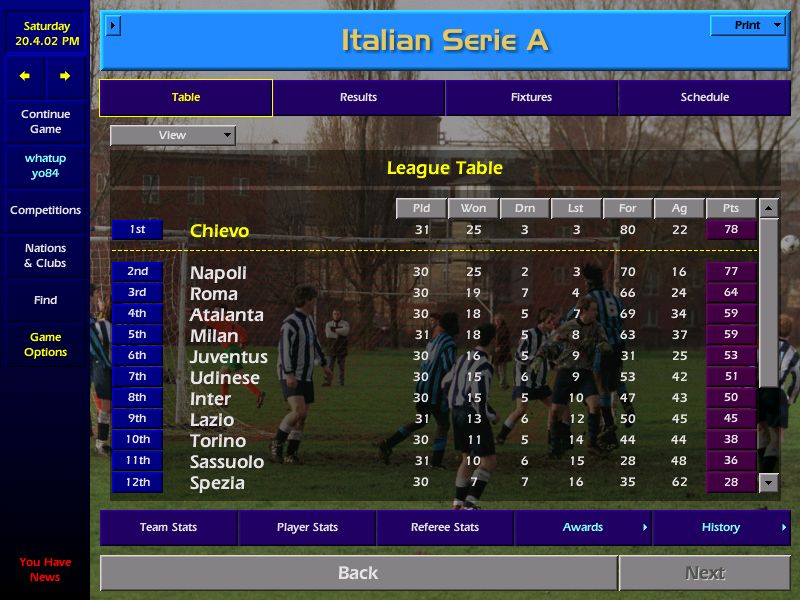800x600 pixels.
Task: Show Player Stats
Action: click(x=307, y=527)
